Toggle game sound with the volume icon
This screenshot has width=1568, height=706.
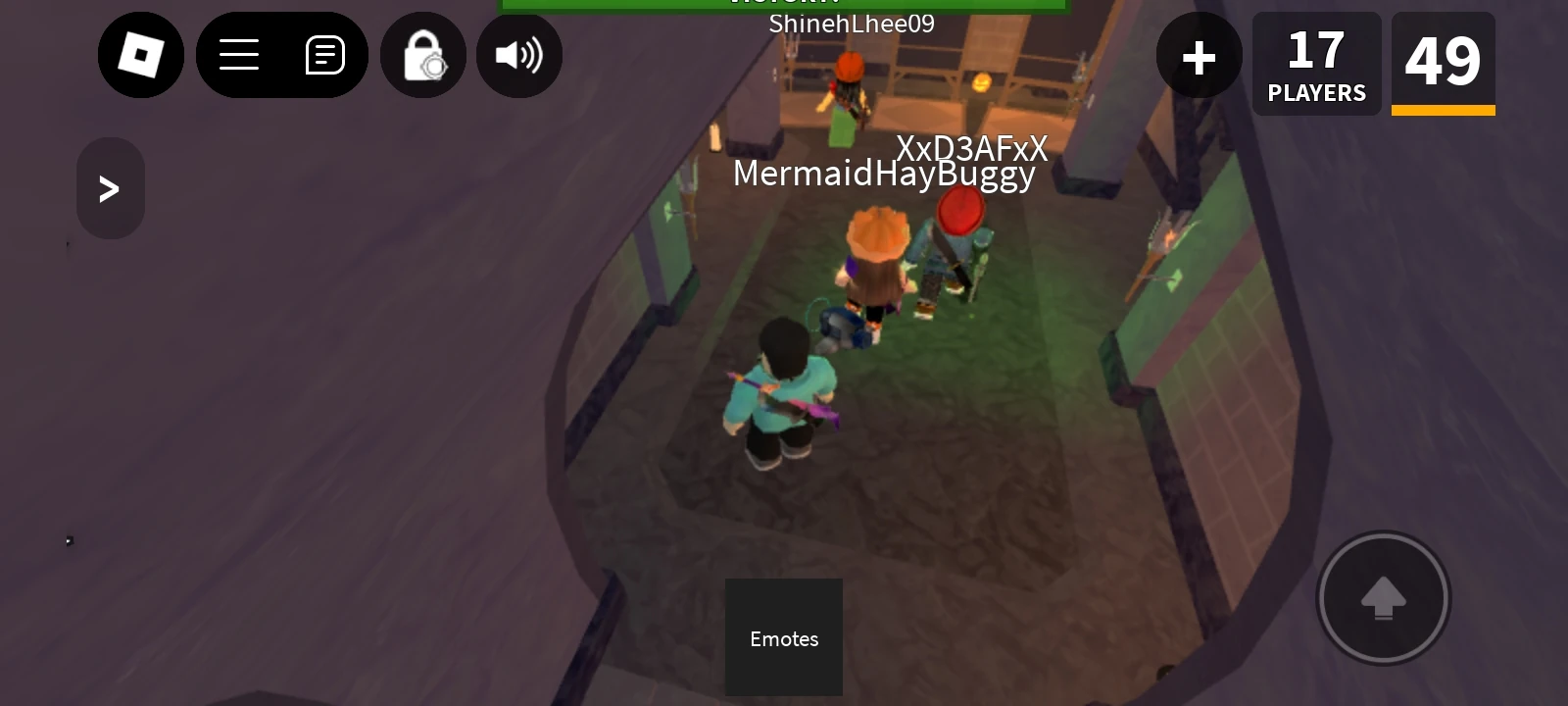[x=519, y=55]
